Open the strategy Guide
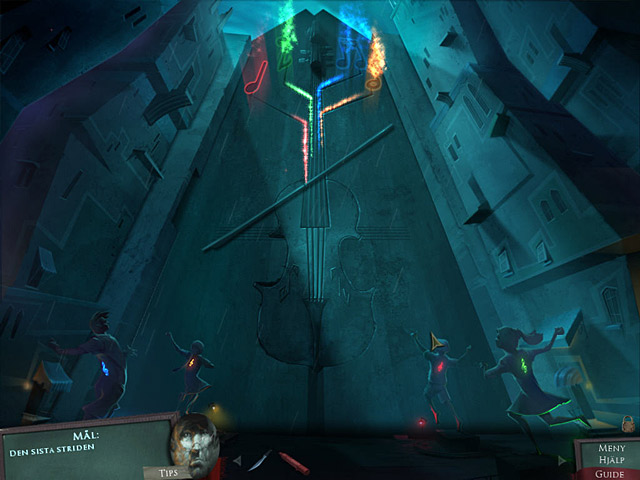 coord(611,471)
